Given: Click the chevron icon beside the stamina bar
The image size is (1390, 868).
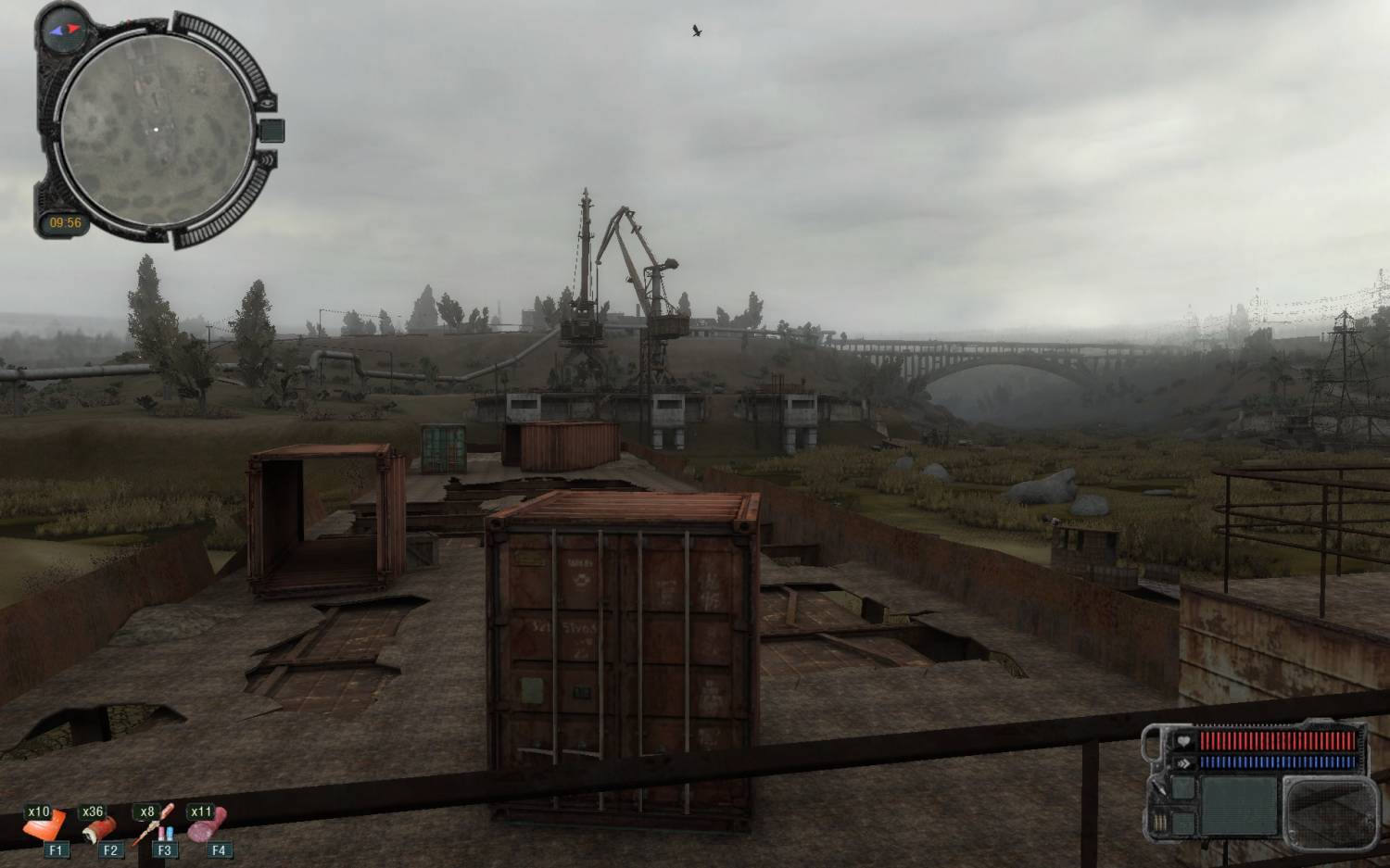Looking at the screenshot, I should pos(1184,762).
